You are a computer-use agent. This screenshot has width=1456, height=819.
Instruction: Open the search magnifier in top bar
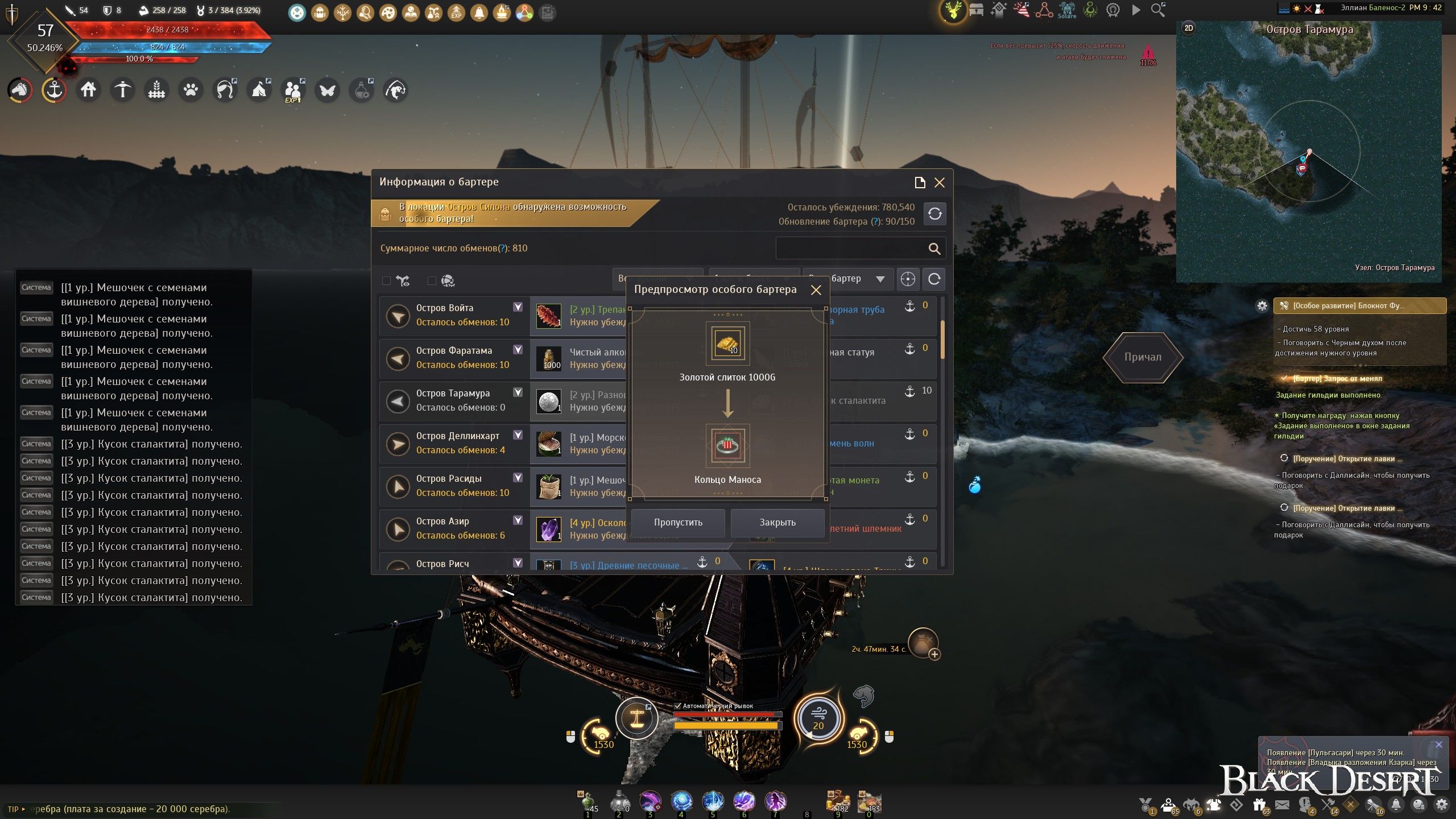pyautogui.click(x=1157, y=10)
